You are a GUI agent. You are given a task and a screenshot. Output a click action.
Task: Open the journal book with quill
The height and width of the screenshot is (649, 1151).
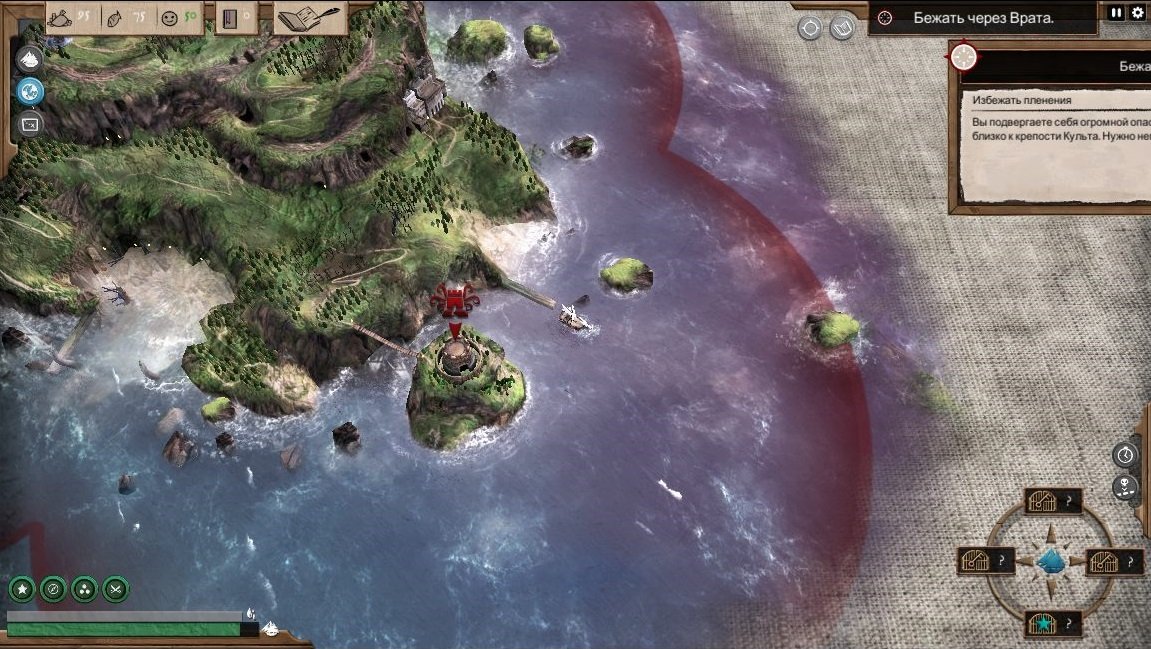pos(311,18)
